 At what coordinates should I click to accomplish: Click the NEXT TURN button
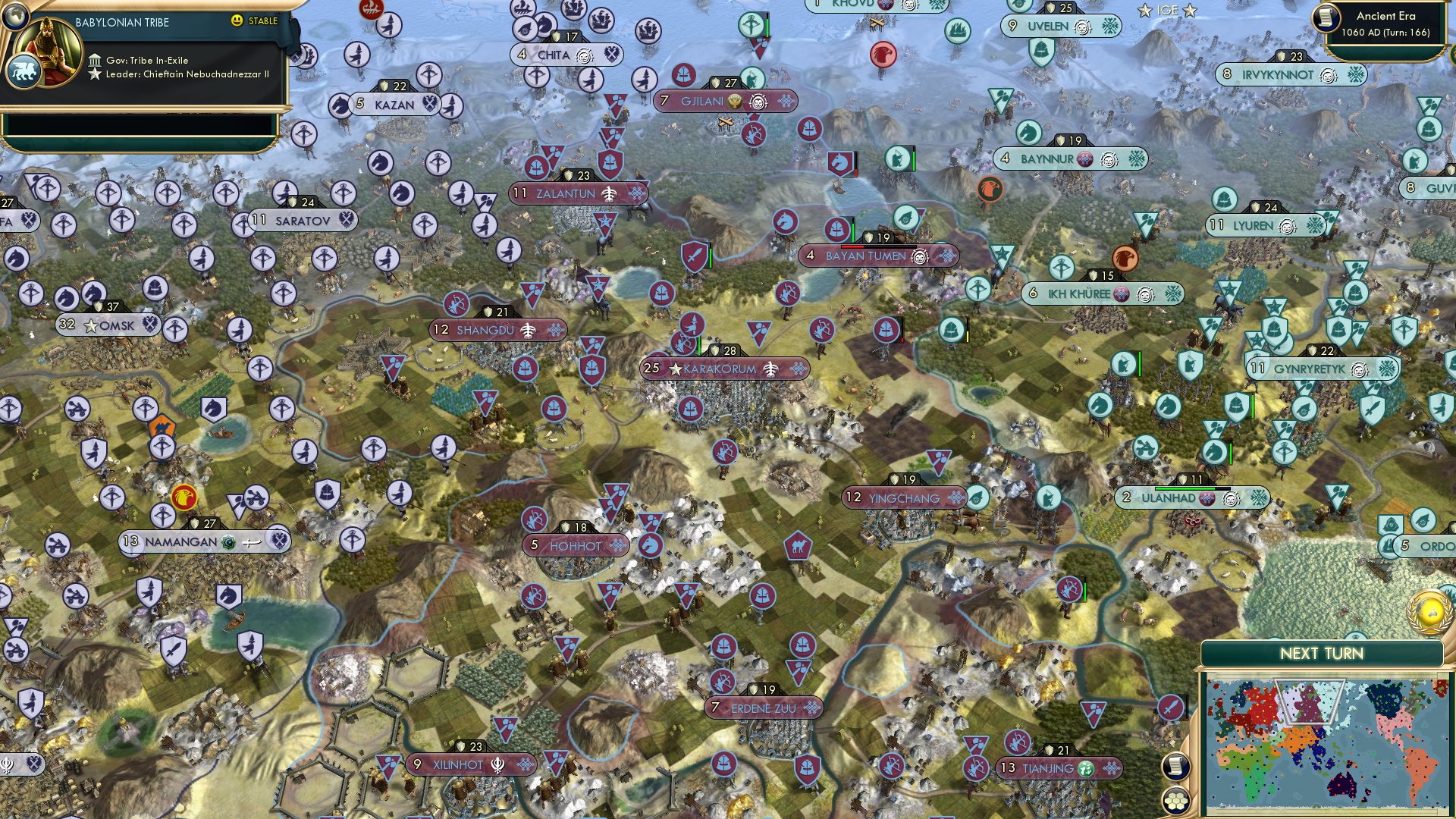click(x=1323, y=652)
